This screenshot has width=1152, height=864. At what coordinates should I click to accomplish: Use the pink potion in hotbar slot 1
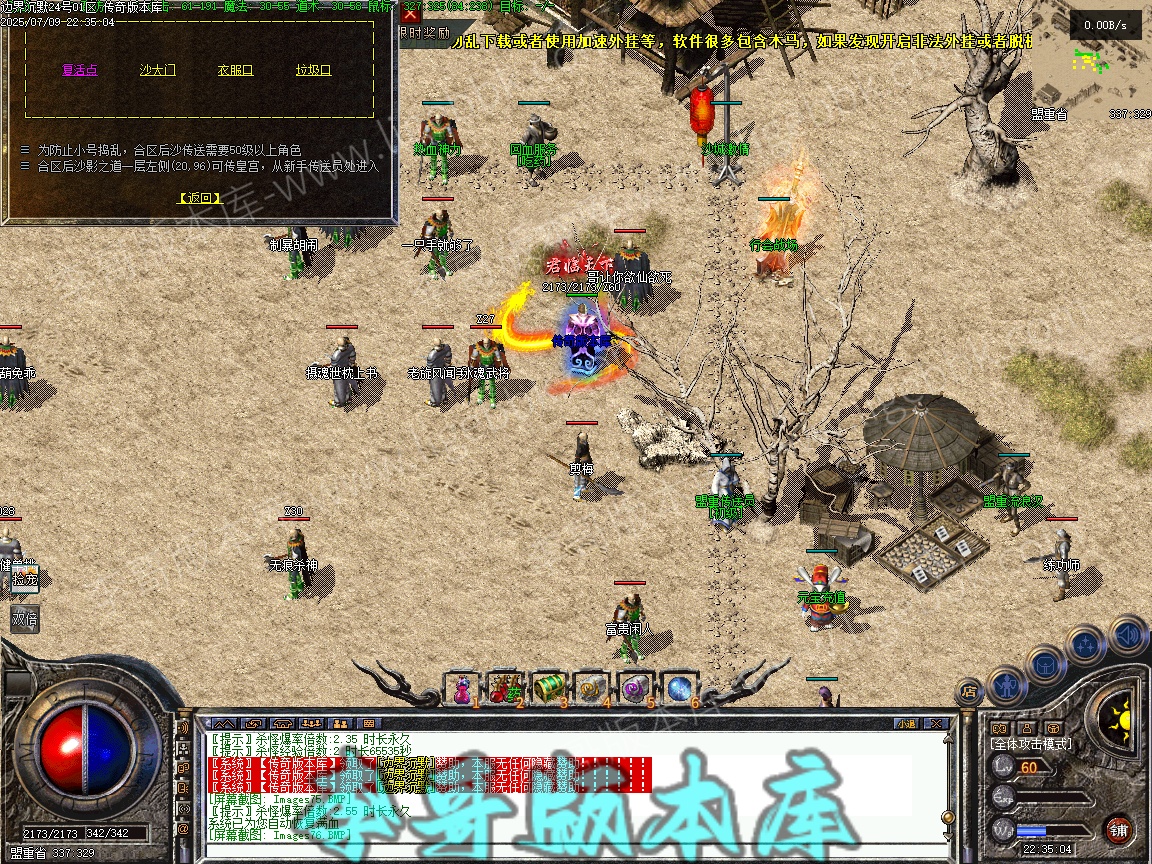coord(462,688)
